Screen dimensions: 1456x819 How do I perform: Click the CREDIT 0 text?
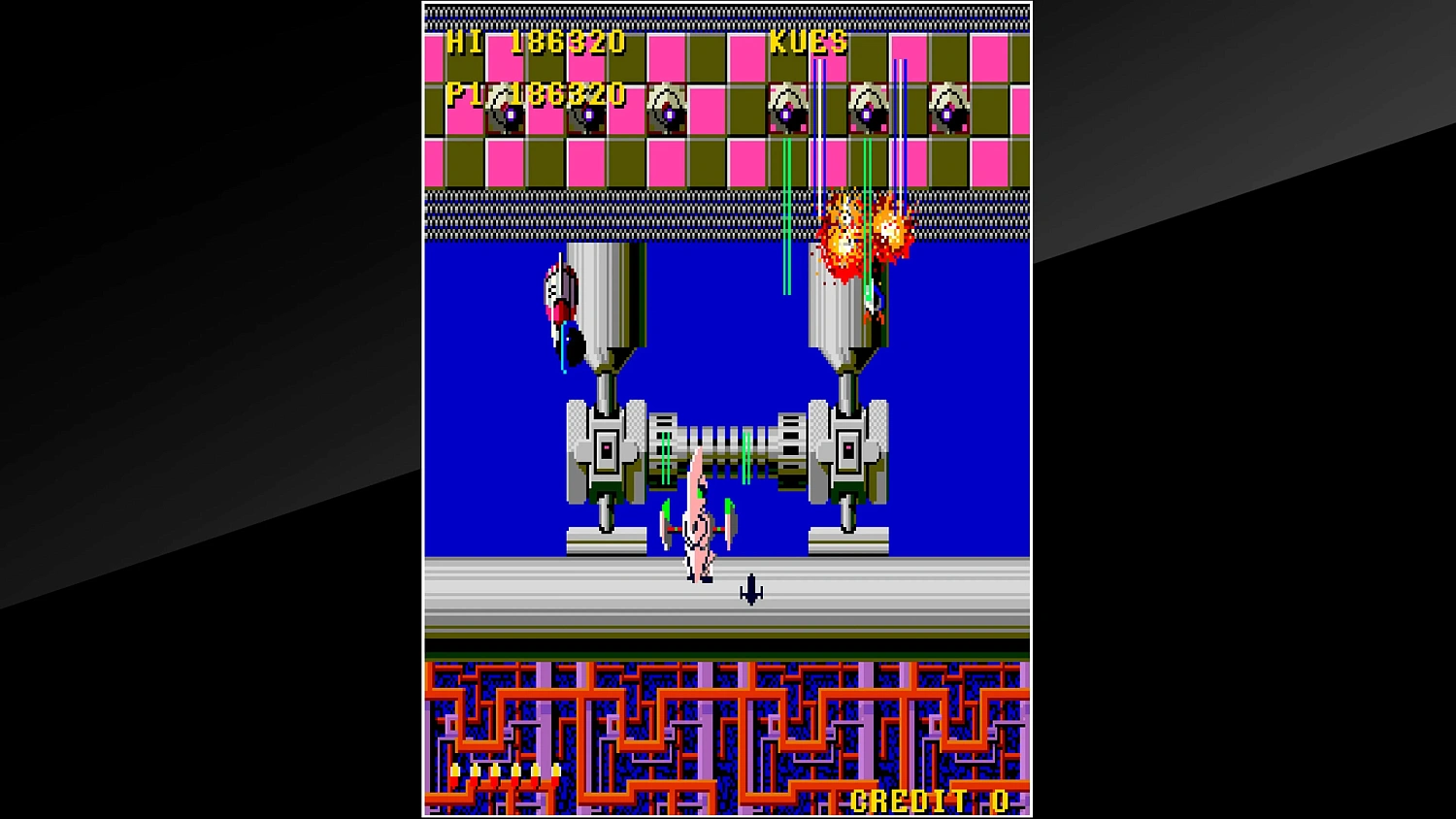(x=927, y=803)
